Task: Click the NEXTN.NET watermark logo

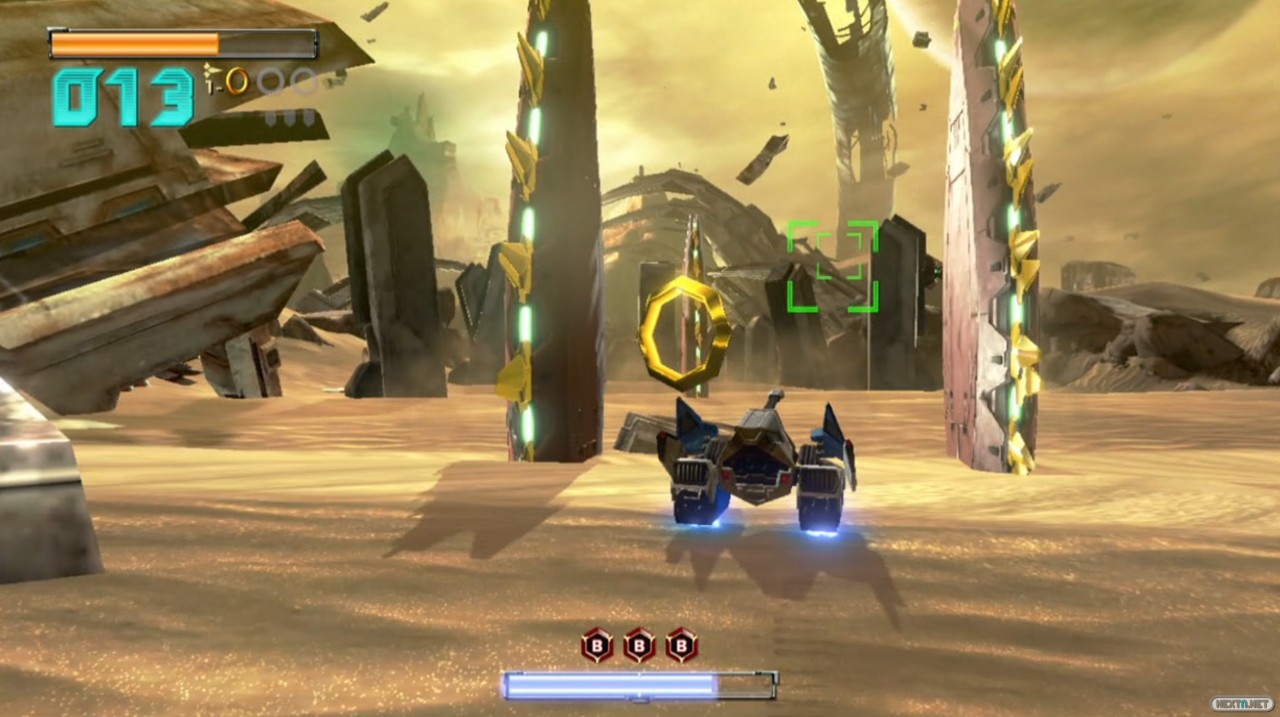Action: 1240,703
